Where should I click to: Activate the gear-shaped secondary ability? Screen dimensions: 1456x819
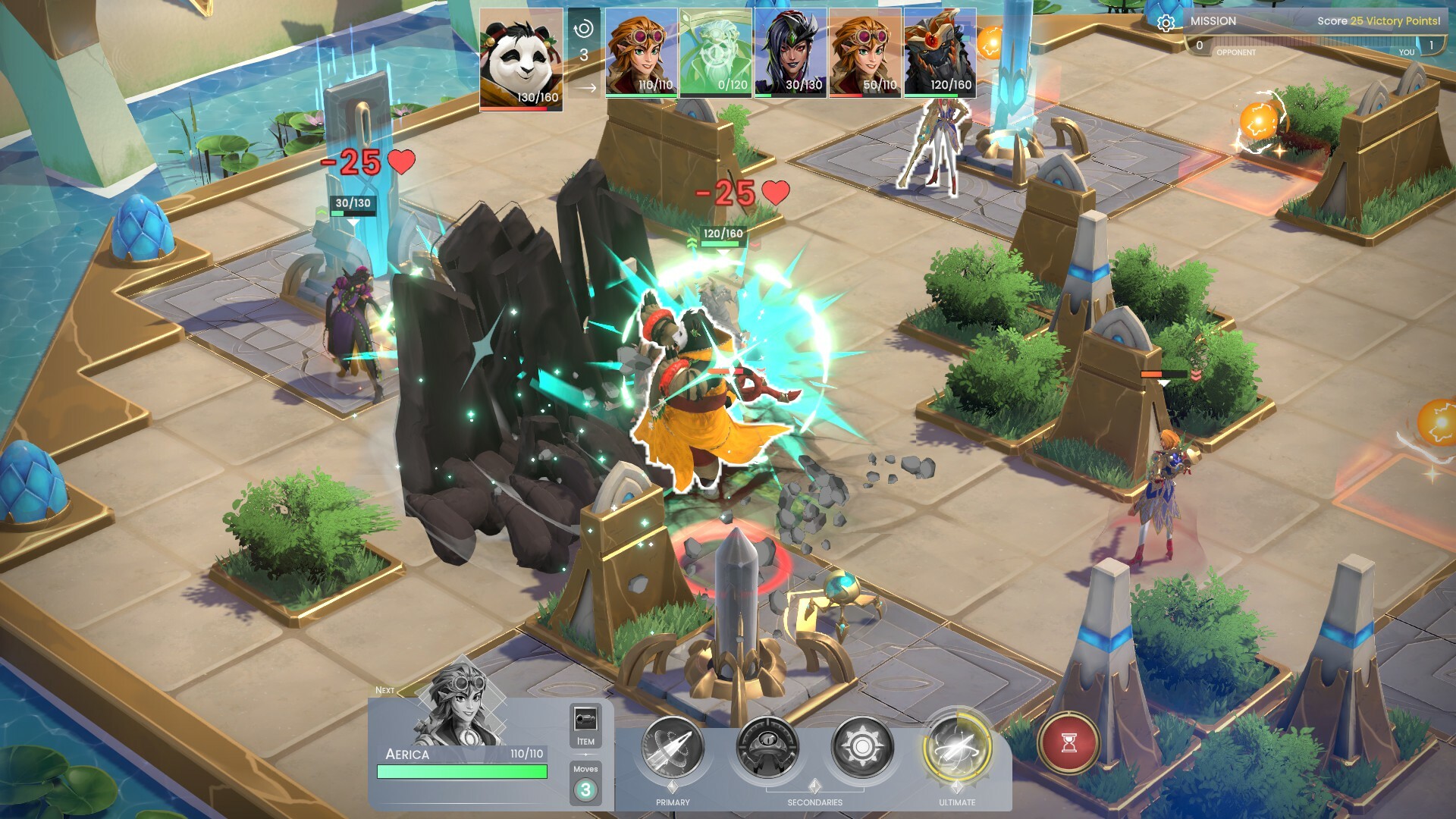point(861,748)
